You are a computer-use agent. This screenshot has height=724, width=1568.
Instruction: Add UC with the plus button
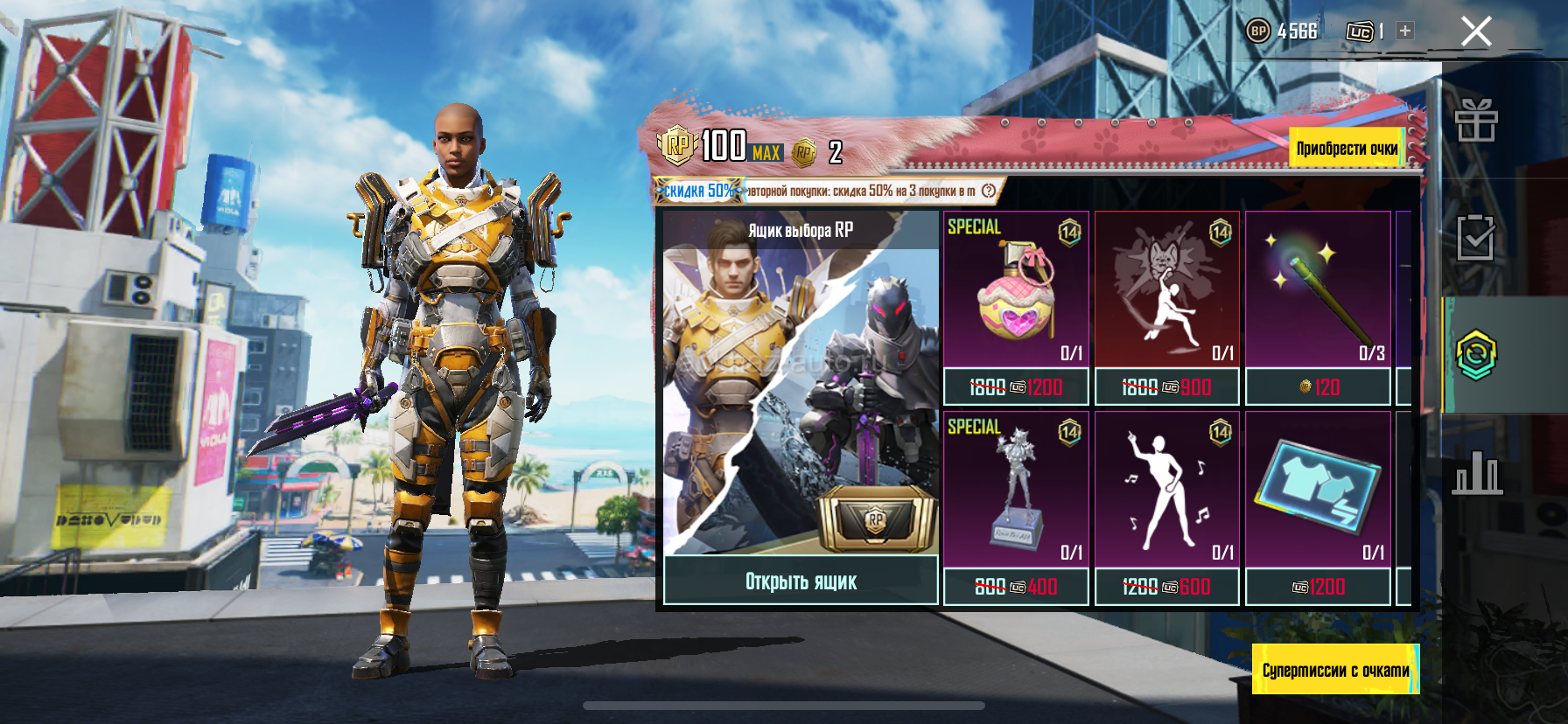[x=1405, y=31]
